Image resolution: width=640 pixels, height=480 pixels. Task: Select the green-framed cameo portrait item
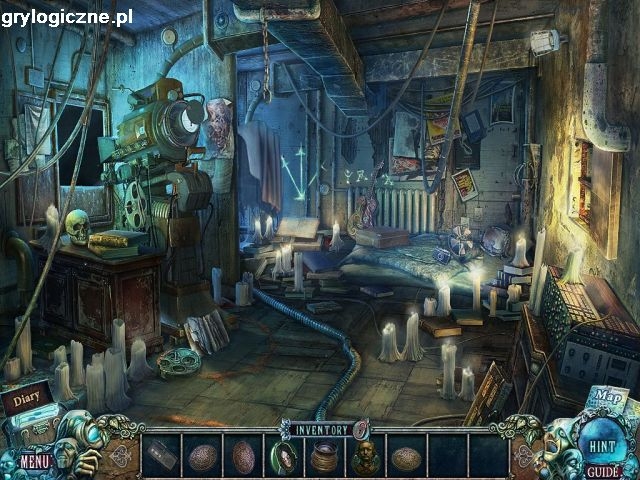283,457
